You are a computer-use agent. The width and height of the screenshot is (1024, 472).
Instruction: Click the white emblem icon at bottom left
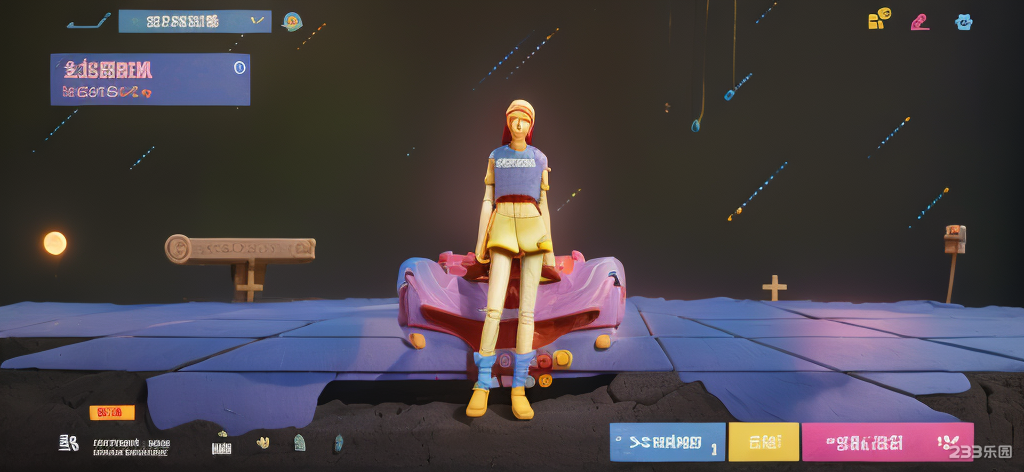(69, 443)
